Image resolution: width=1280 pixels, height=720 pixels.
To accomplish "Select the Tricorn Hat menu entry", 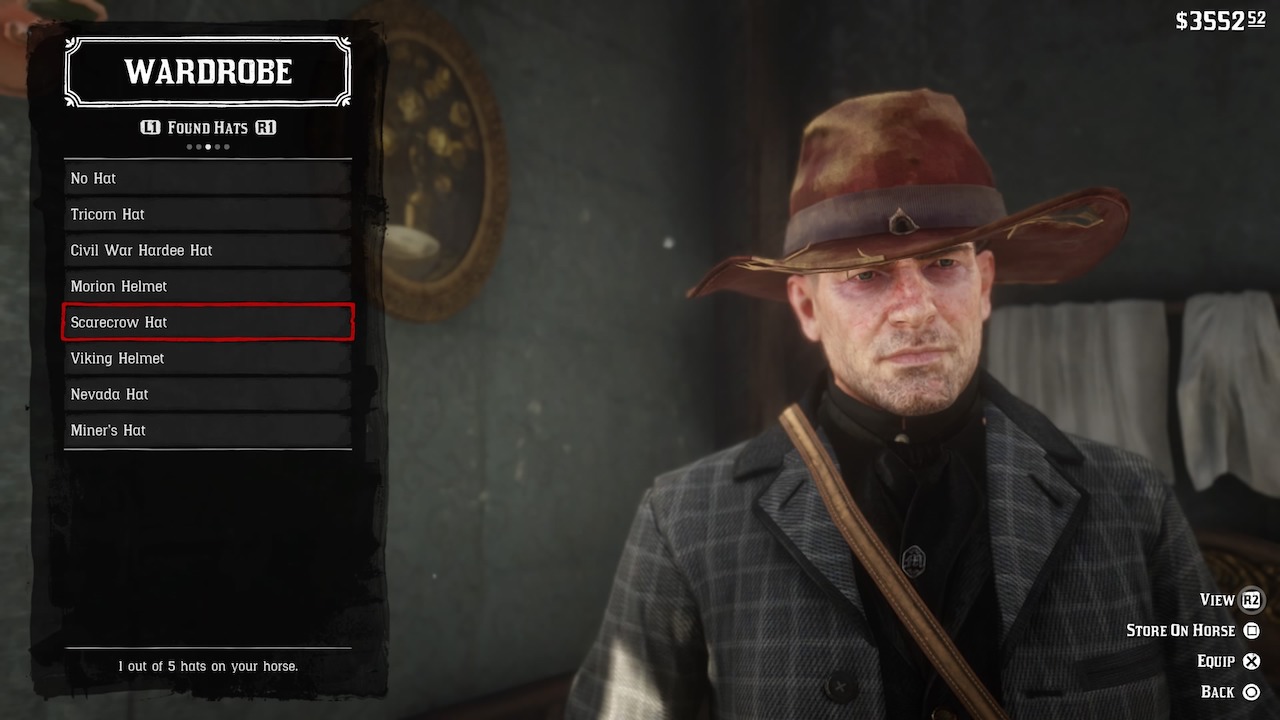I will (207, 214).
